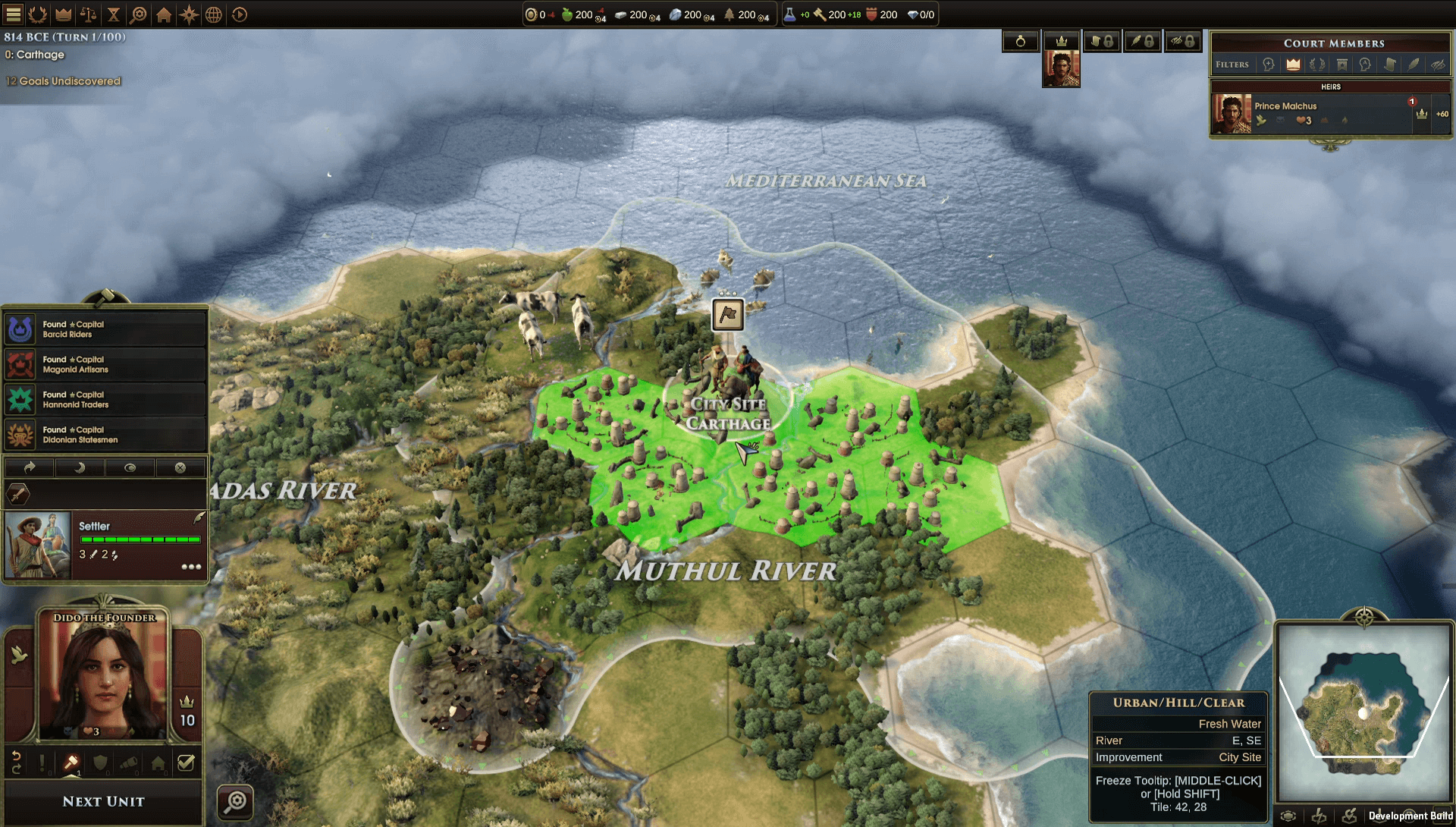Choose Hannonid Traders to found capital
The width and height of the screenshot is (1456, 827).
pos(105,400)
